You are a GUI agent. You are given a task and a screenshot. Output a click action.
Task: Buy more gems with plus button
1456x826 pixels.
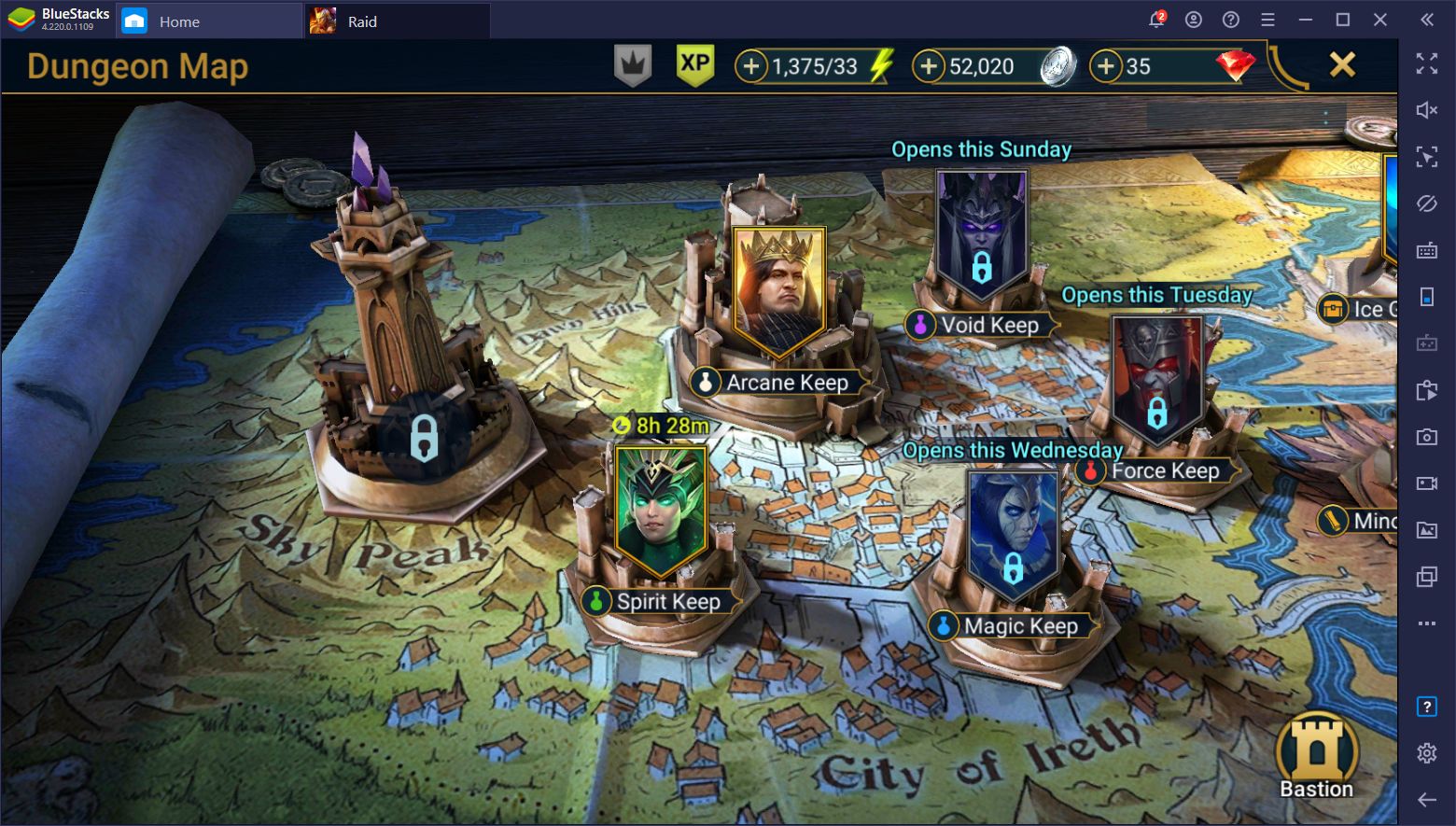(1105, 66)
